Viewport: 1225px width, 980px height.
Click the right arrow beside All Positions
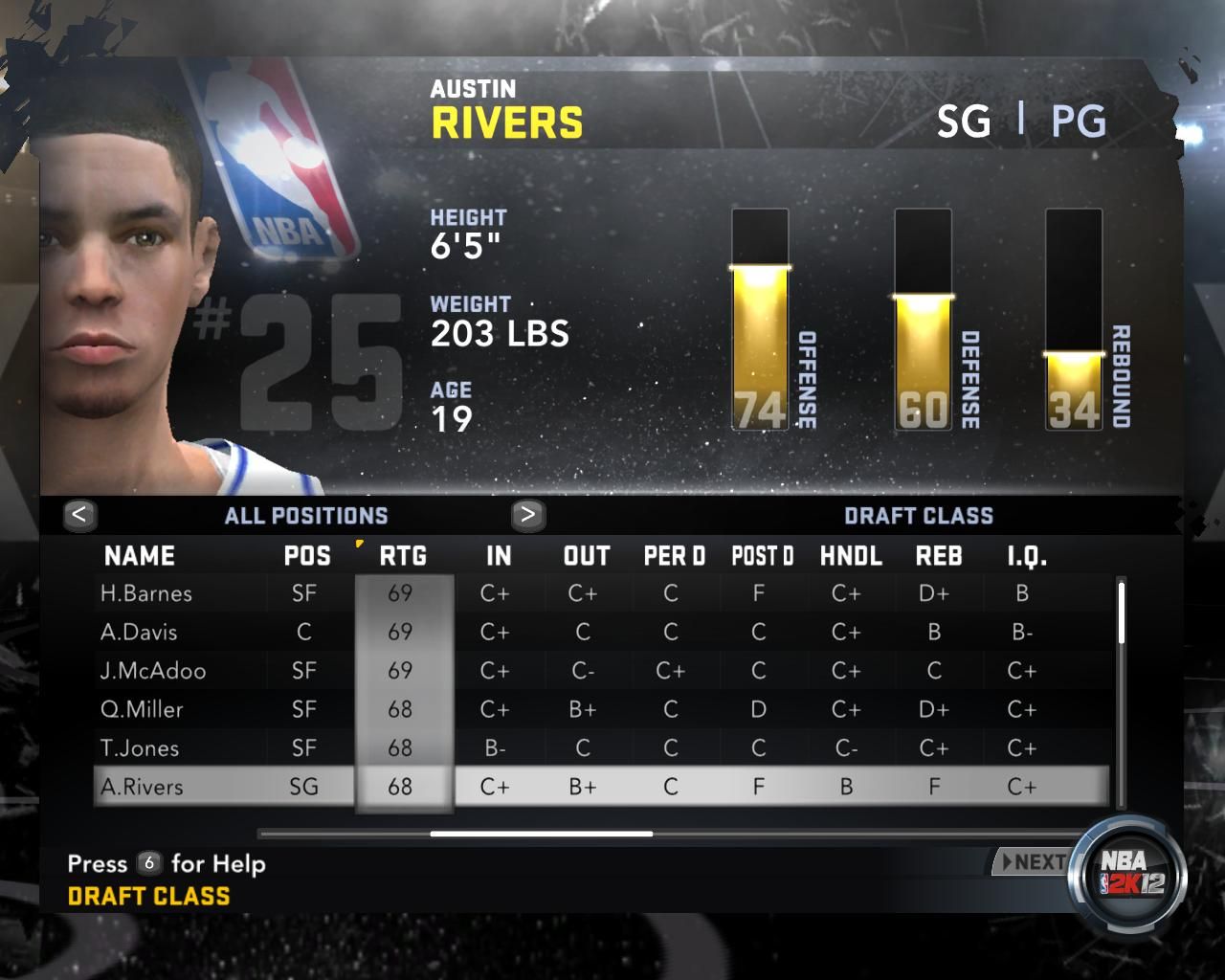coord(527,515)
